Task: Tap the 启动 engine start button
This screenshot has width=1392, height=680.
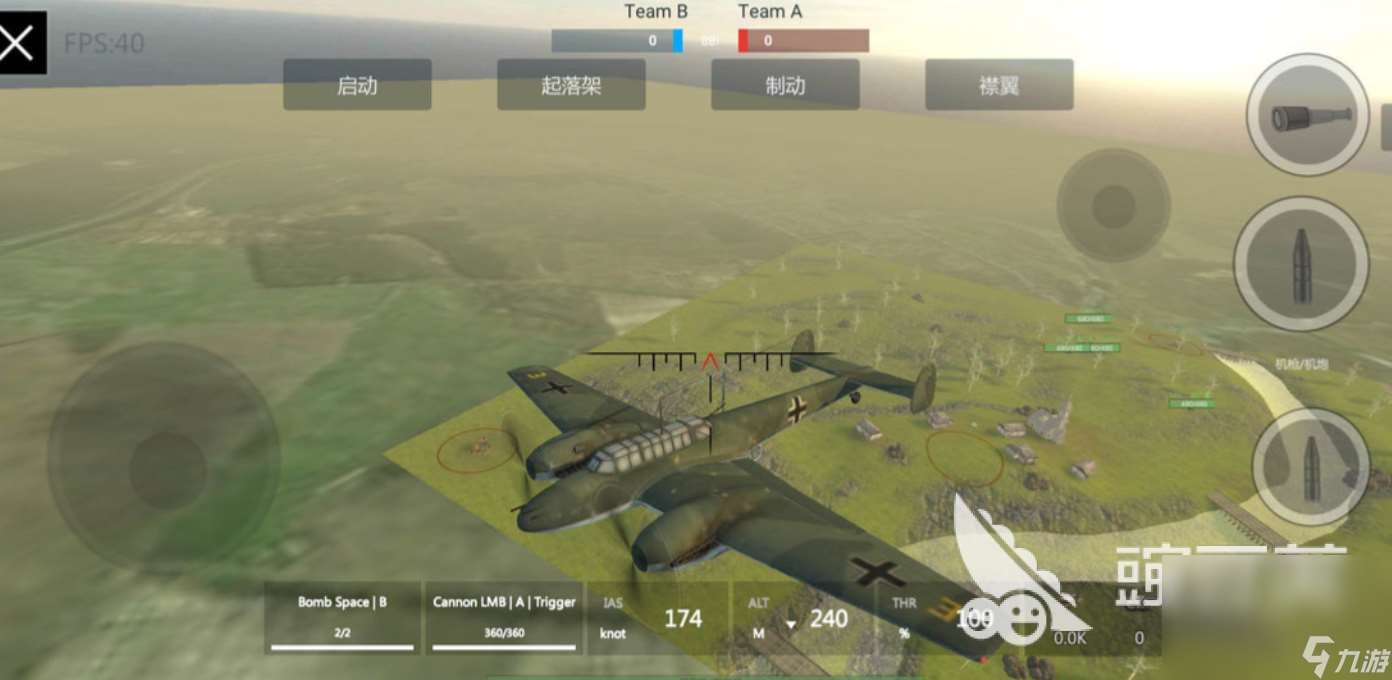Action: [x=357, y=85]
